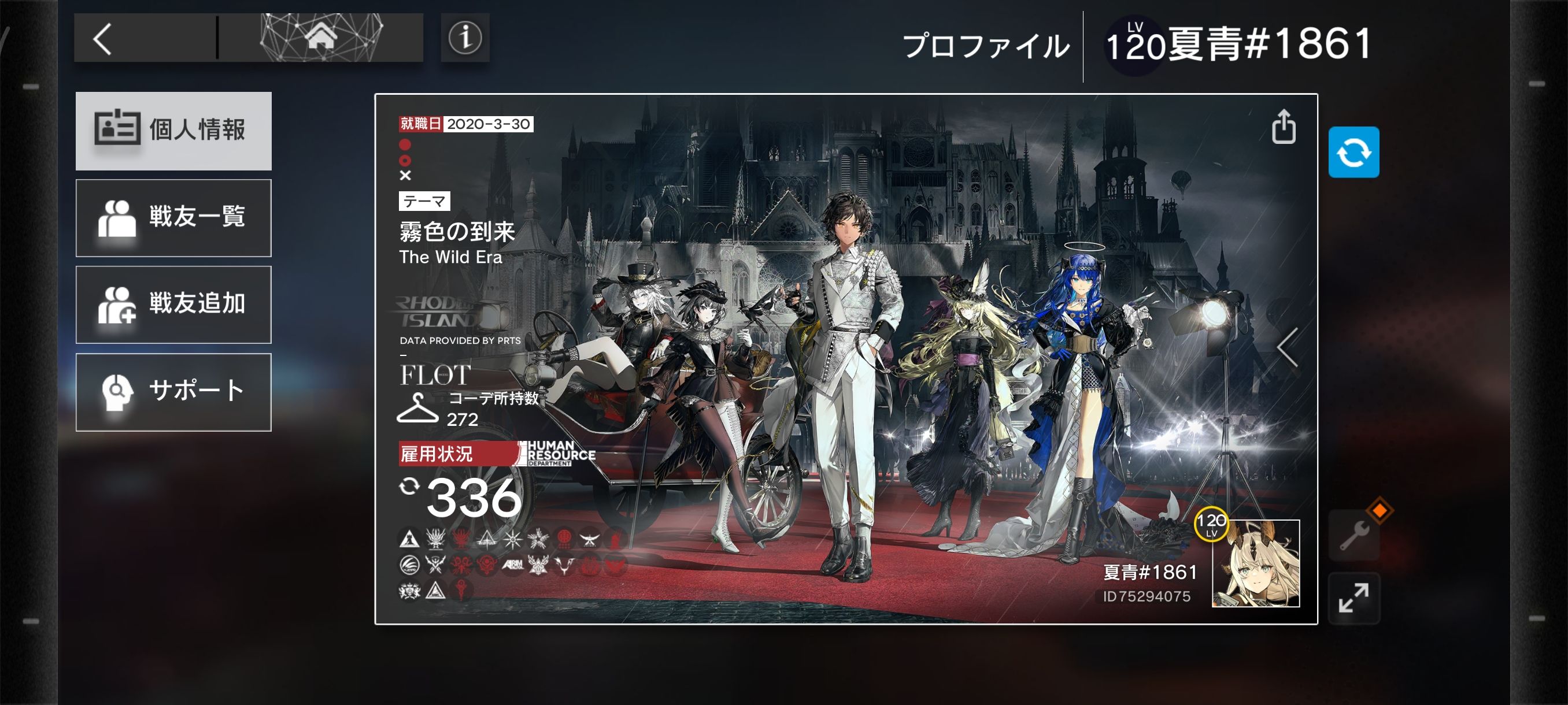Tap the player avatar portrait
This screenshot has height=705, width=1568.
point(1255,563)
